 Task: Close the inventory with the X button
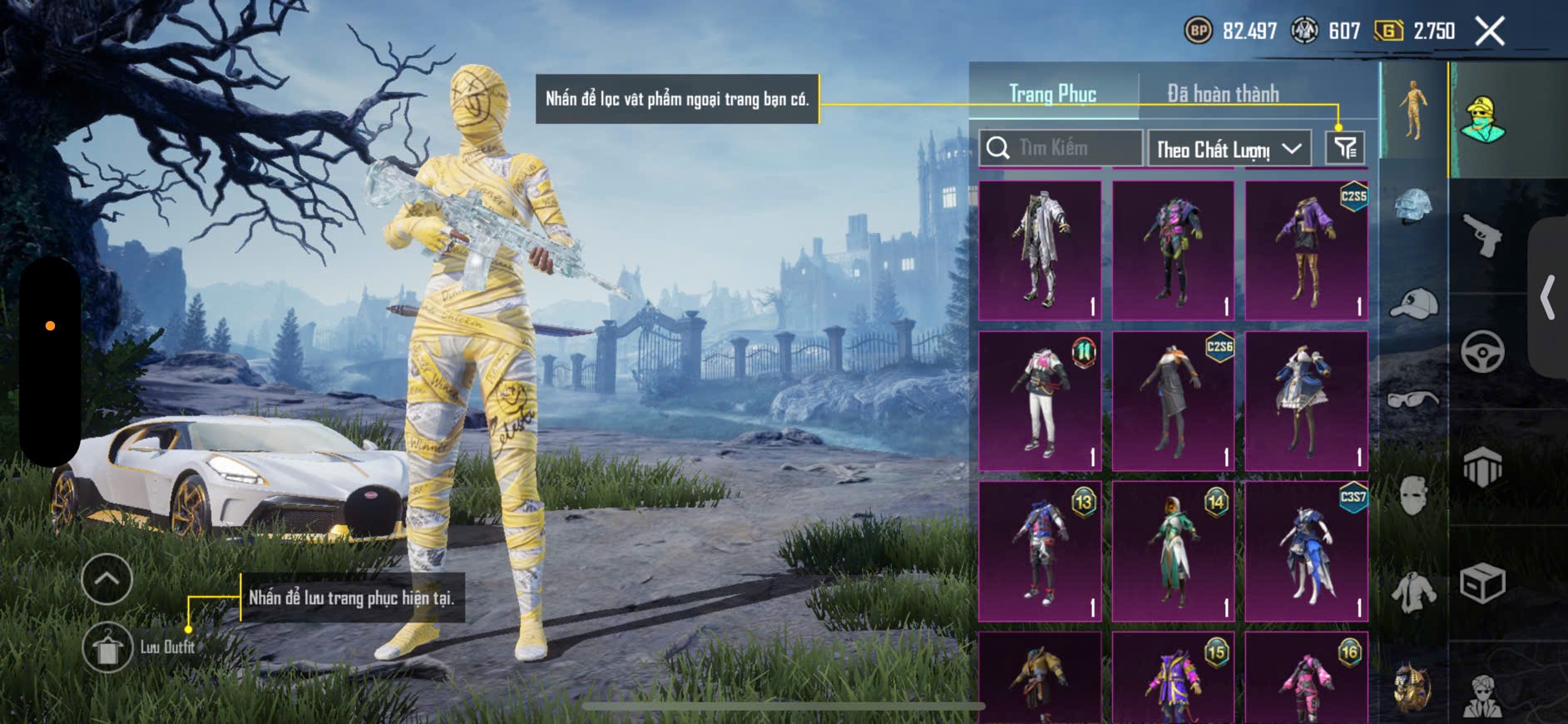(1489, 32)
